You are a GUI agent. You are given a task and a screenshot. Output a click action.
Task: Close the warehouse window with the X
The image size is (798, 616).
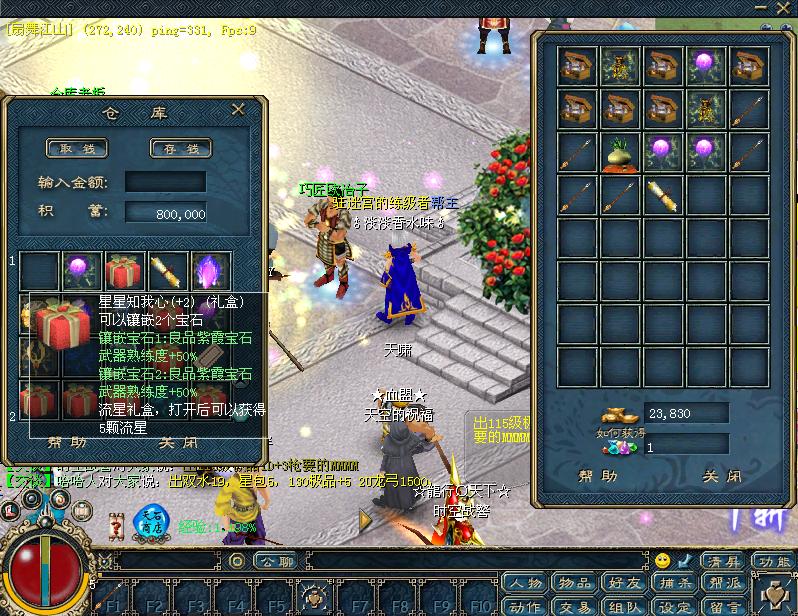[x=238, y=109]
